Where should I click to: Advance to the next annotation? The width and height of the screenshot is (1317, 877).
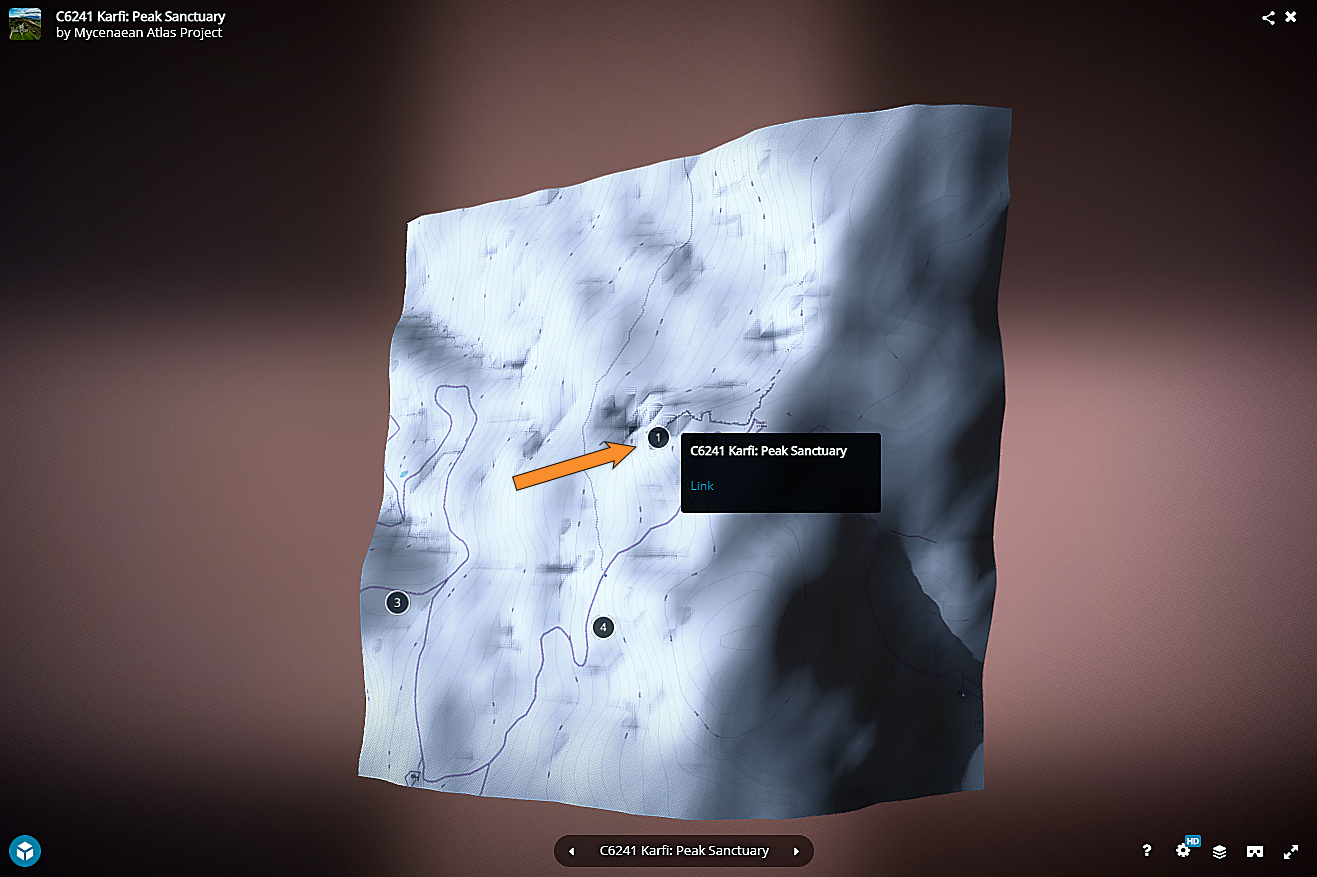click(x=796, y=851)
